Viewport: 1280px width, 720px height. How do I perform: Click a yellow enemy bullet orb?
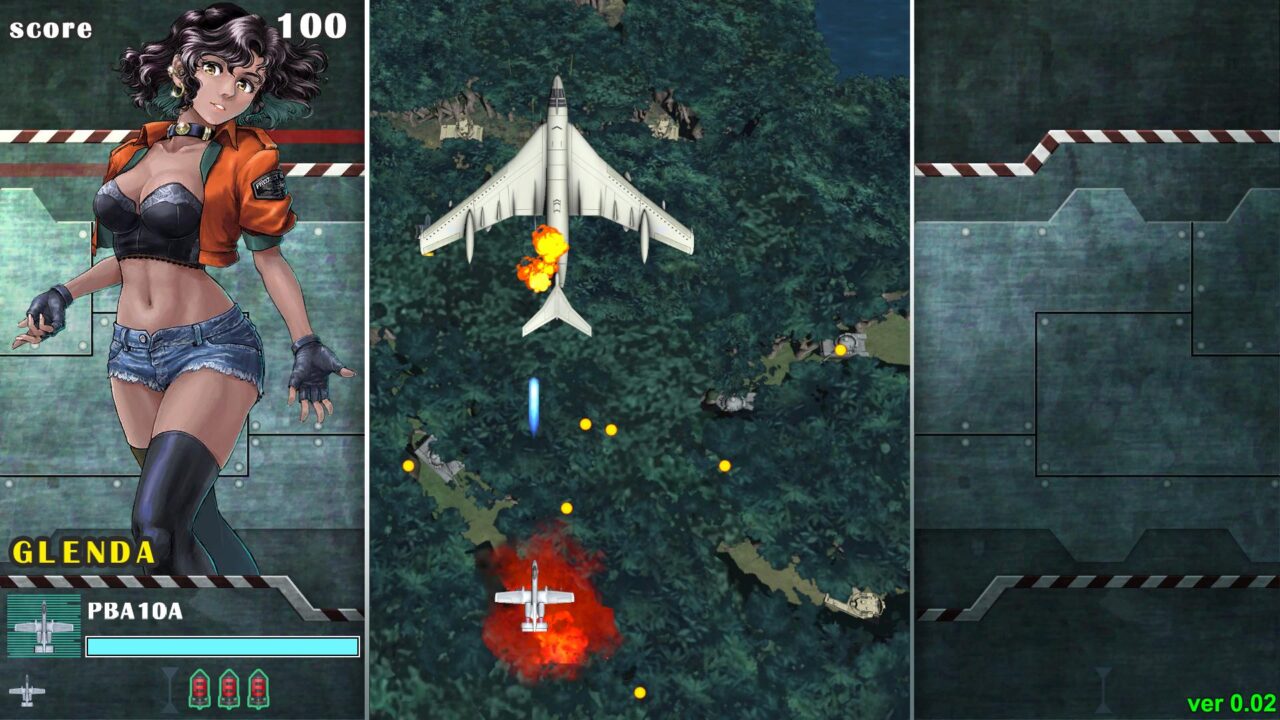click(584, 425)
